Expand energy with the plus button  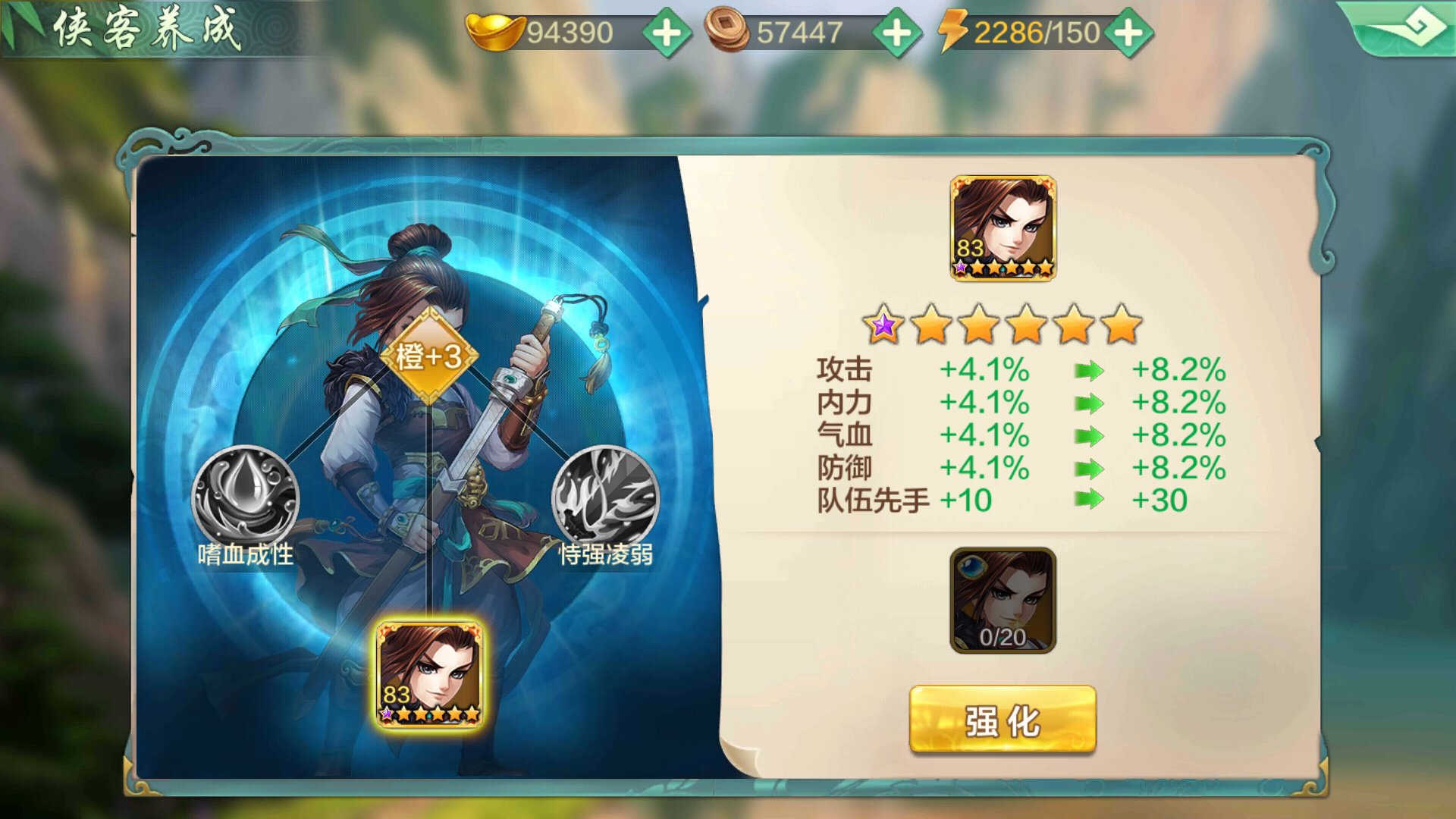[x=1128, y=32]
